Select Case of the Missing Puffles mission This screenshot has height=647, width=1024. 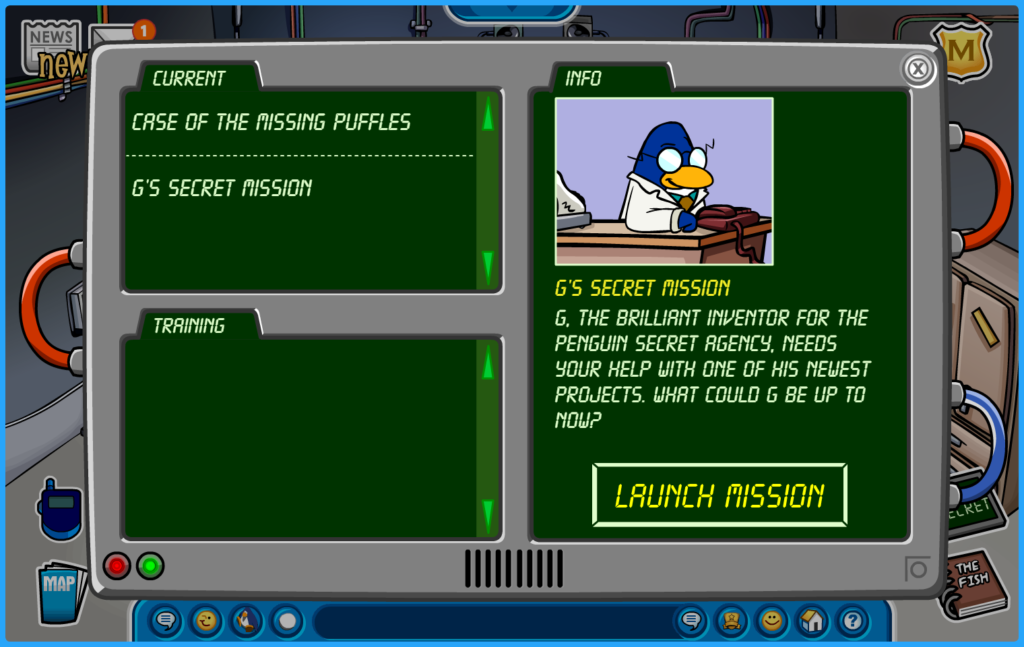point(271,123)
